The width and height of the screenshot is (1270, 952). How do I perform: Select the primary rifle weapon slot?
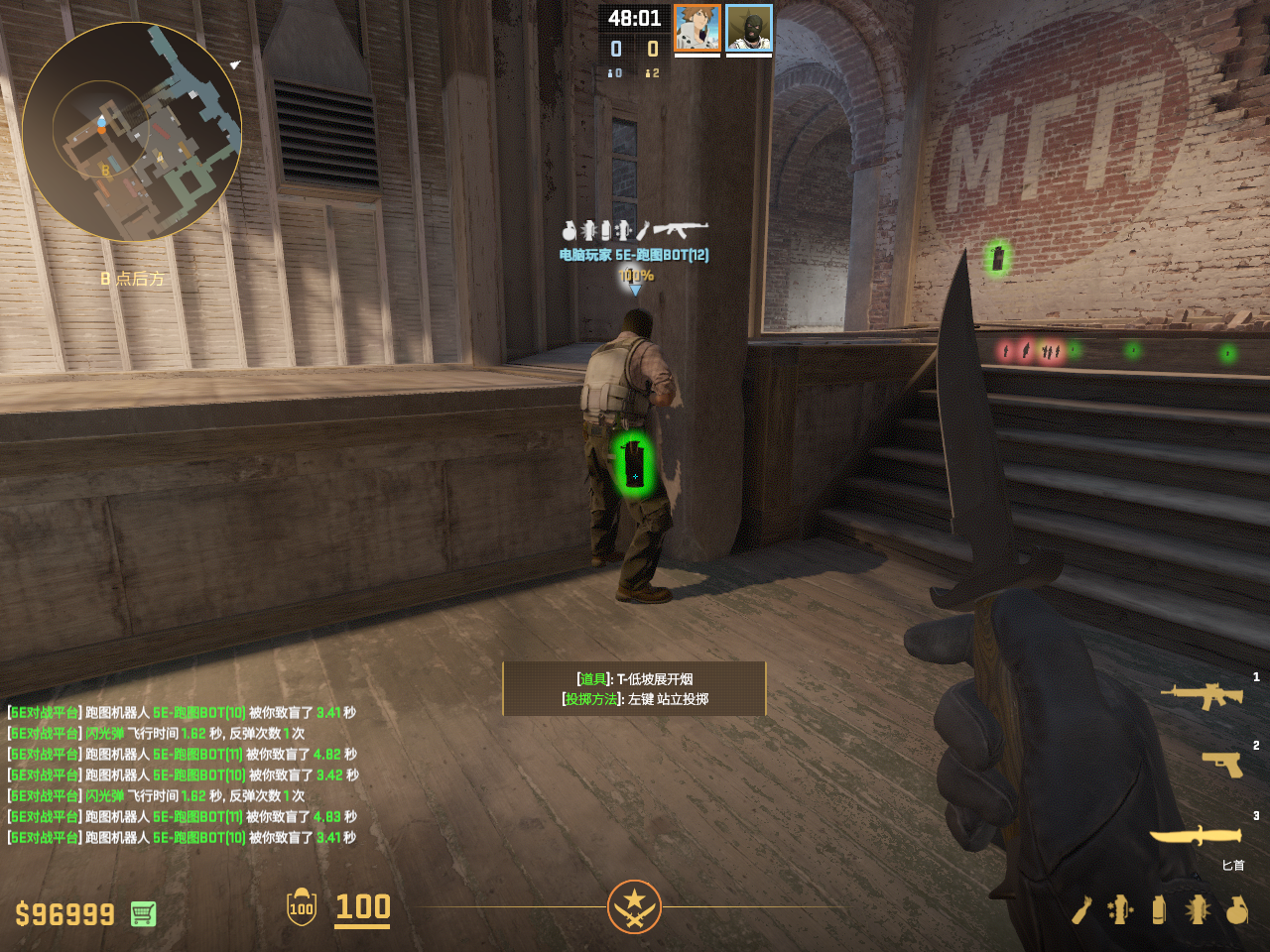[x=1202, y=695]
